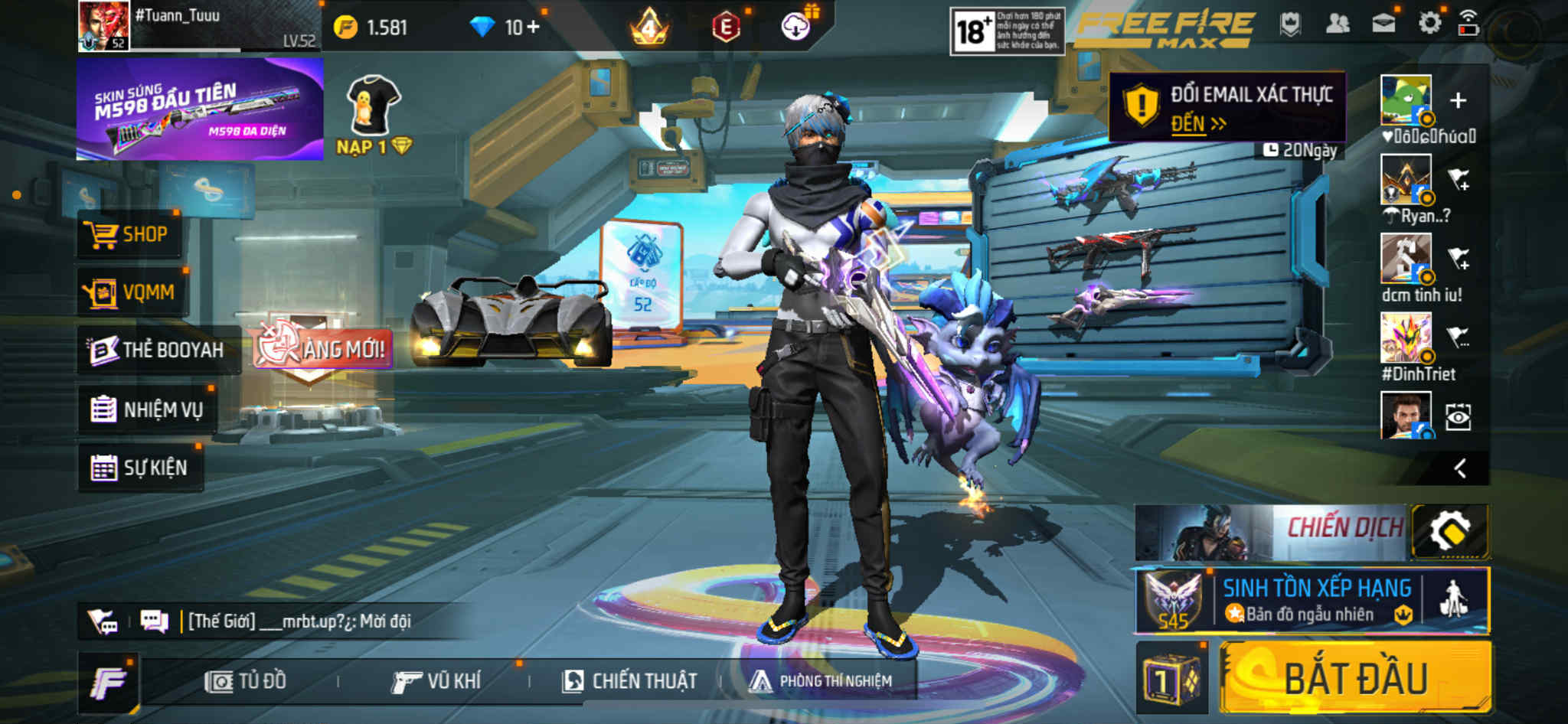The width and height of the screenshot is (1568, 724).
Task: Open the NẠP 1 top-up offer
Action: click(374, 115)
